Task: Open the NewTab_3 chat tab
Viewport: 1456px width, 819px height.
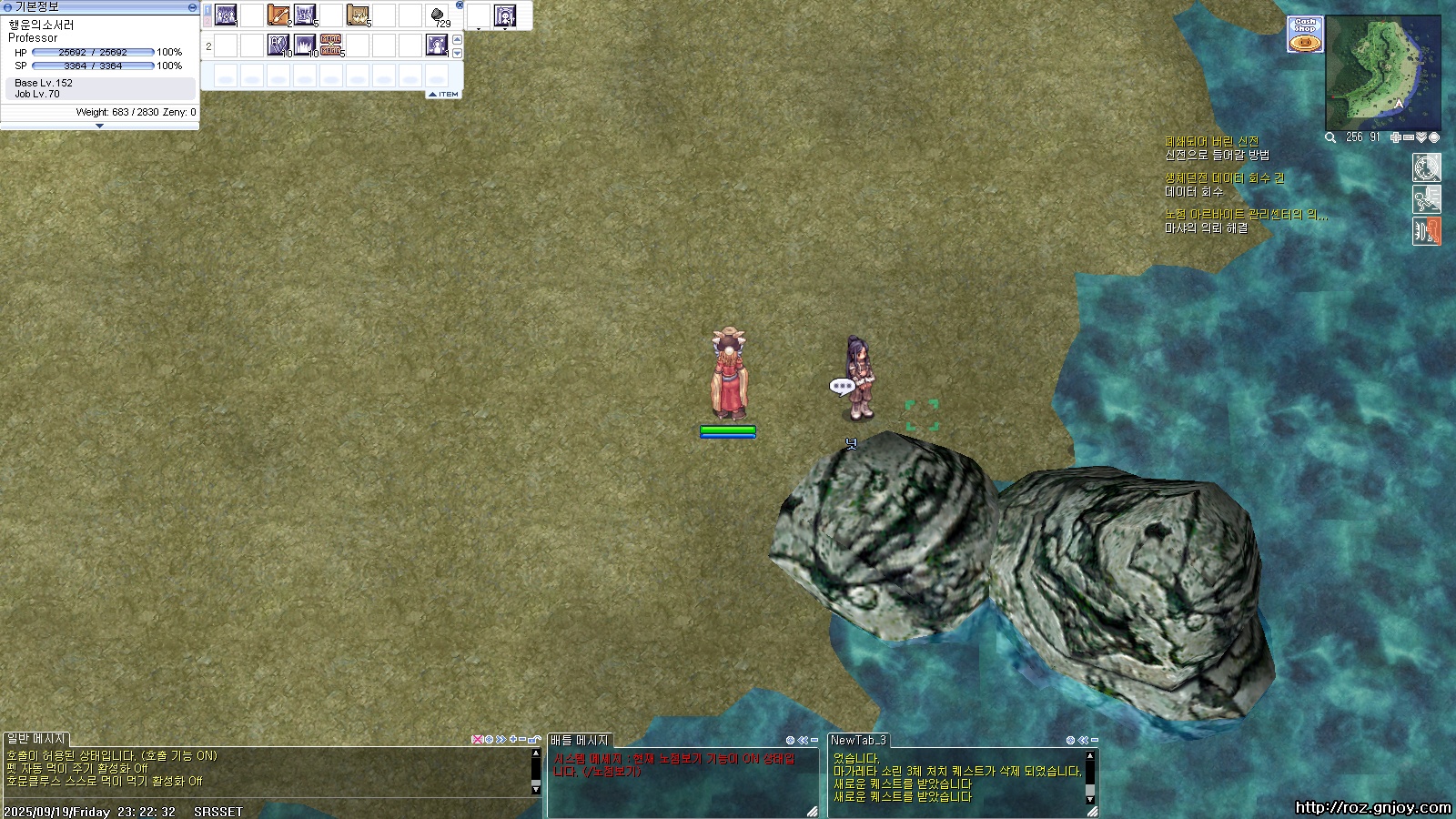Action: [x=858, y=741]
